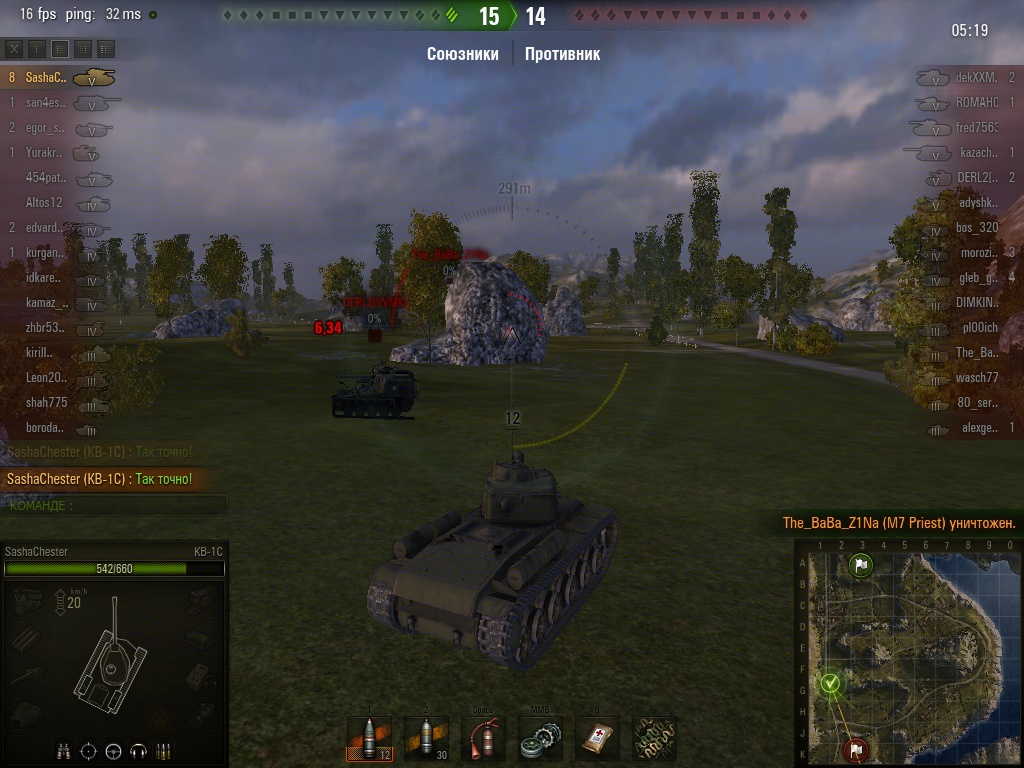Click the loader shells crew icon

click(163, 750)
